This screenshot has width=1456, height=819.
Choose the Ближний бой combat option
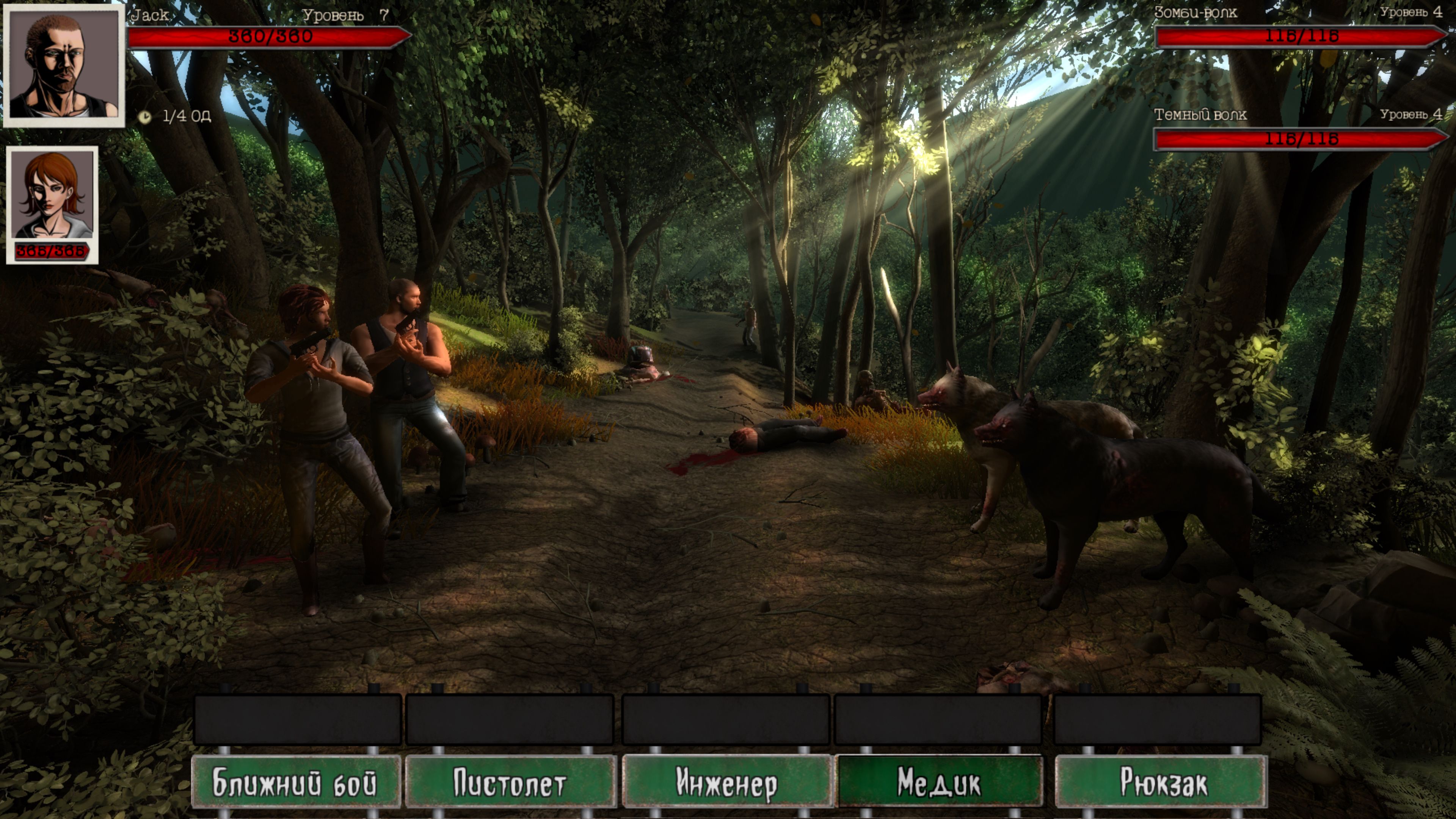click(295, 783)
